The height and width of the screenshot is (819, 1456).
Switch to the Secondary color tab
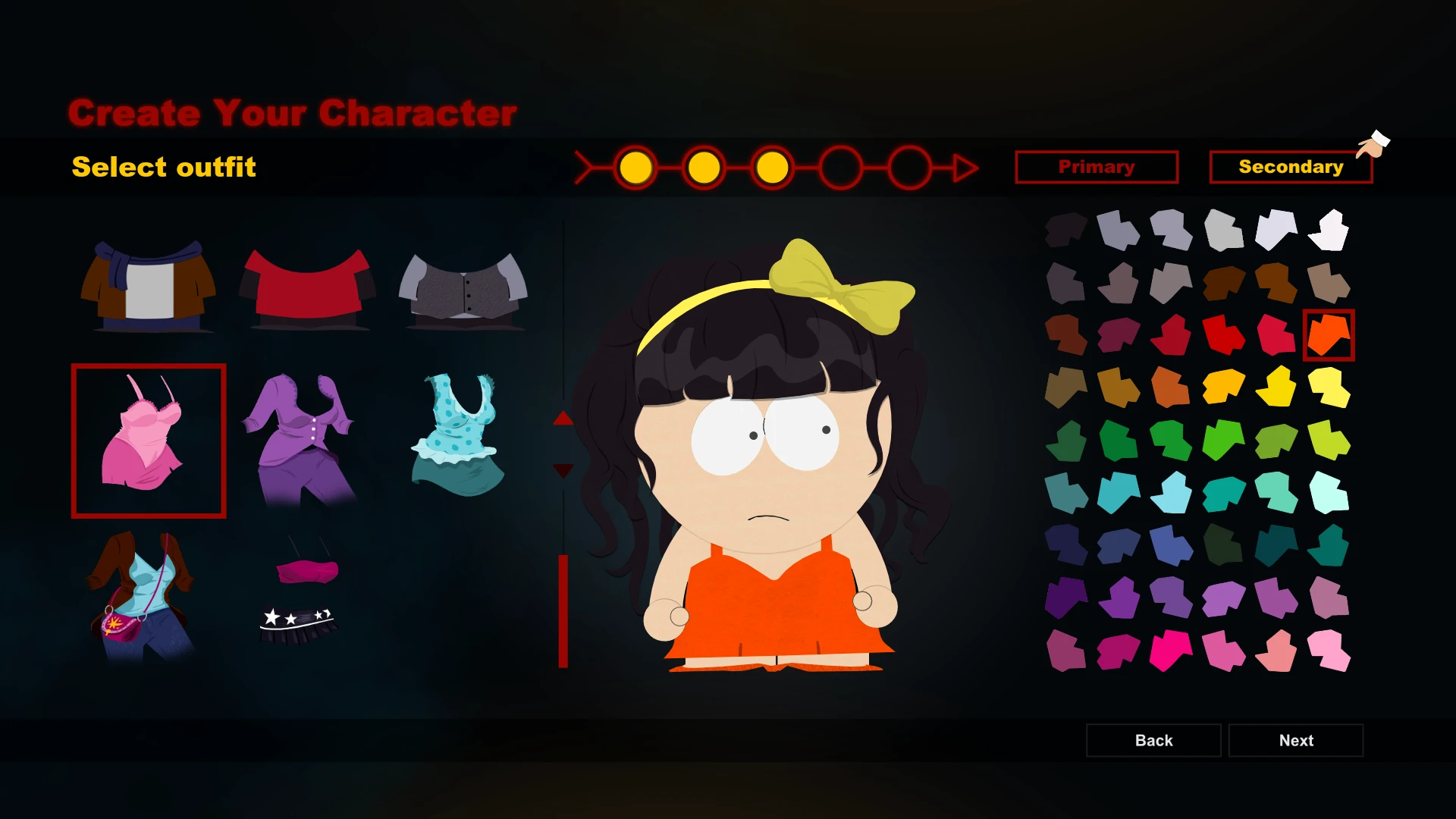point(1291,167)
